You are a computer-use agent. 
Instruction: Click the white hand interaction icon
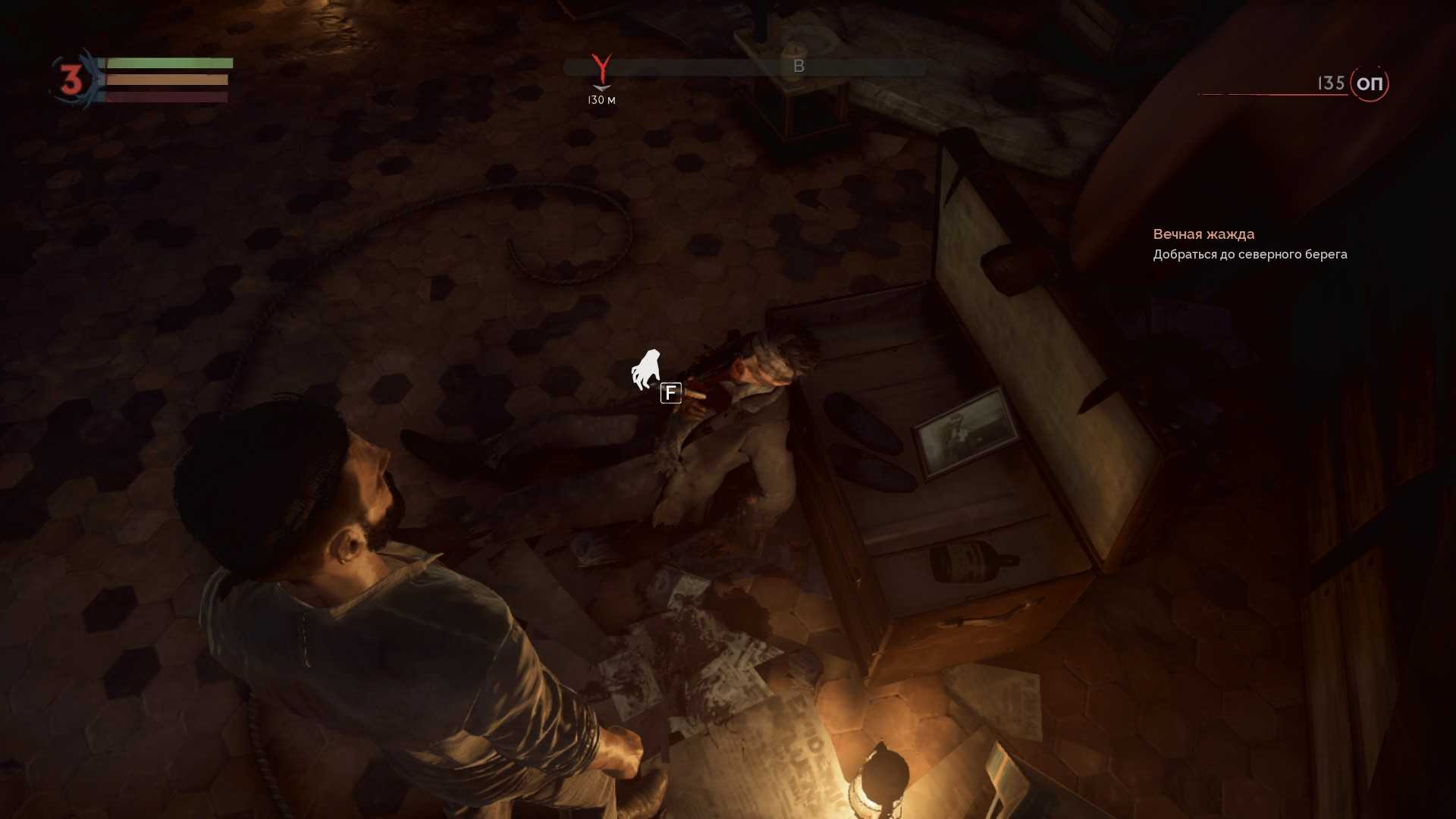[x=646, y=369]
